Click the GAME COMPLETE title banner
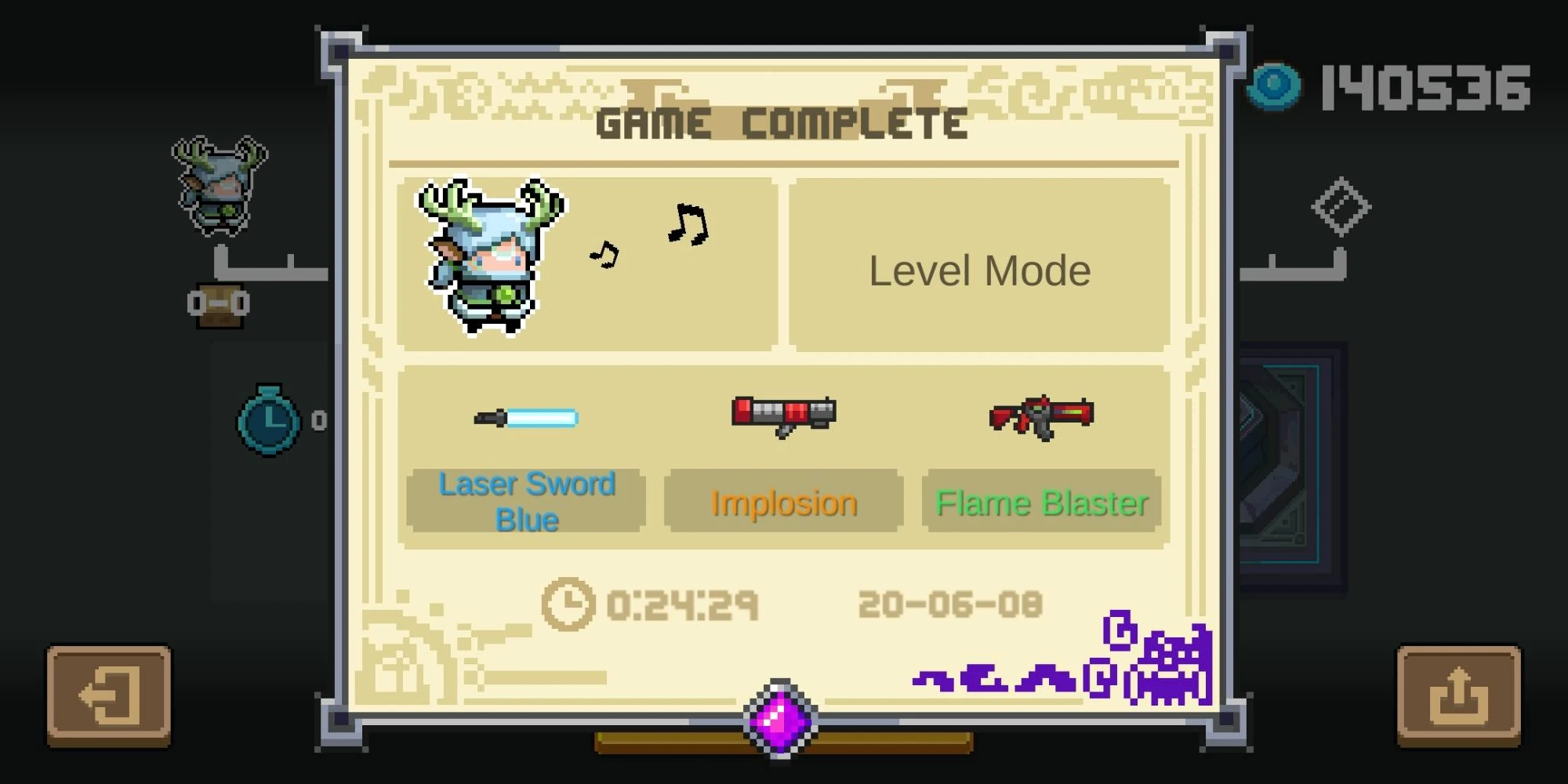The width and height of the screenshot is (1568, 784). (x=784, y=122)
